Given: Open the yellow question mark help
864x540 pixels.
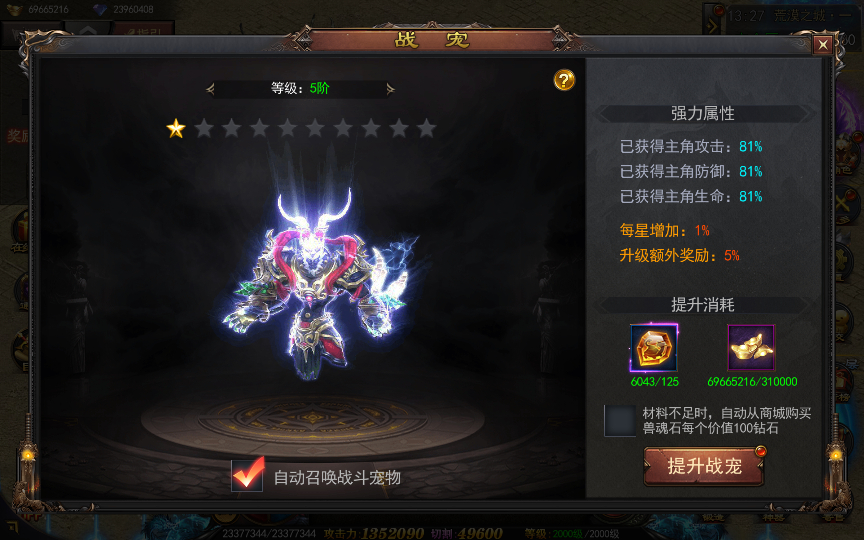Looking at the screenshot, I should pos(564,80).
